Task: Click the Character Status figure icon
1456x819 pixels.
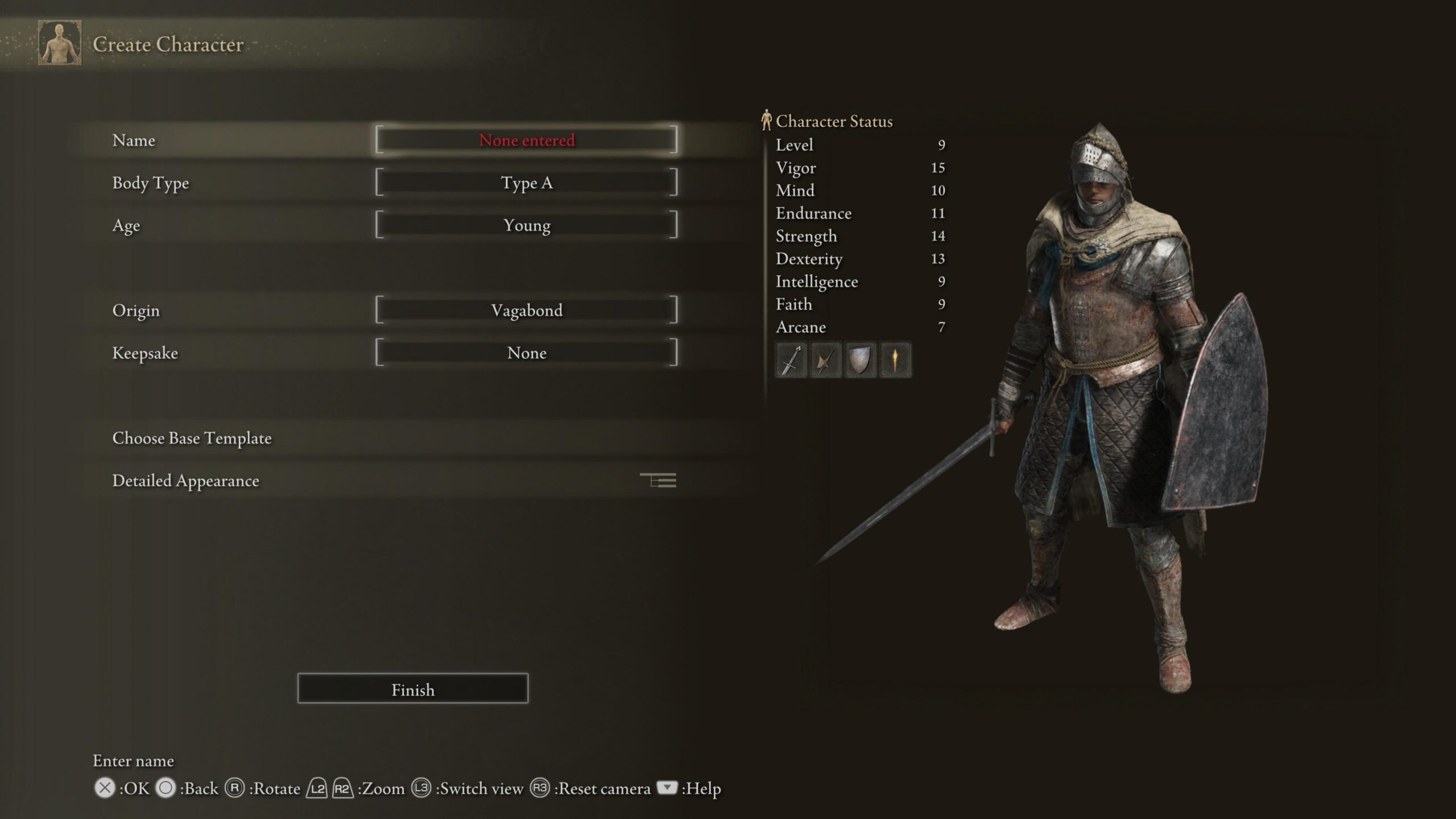Action: [767, 120]
